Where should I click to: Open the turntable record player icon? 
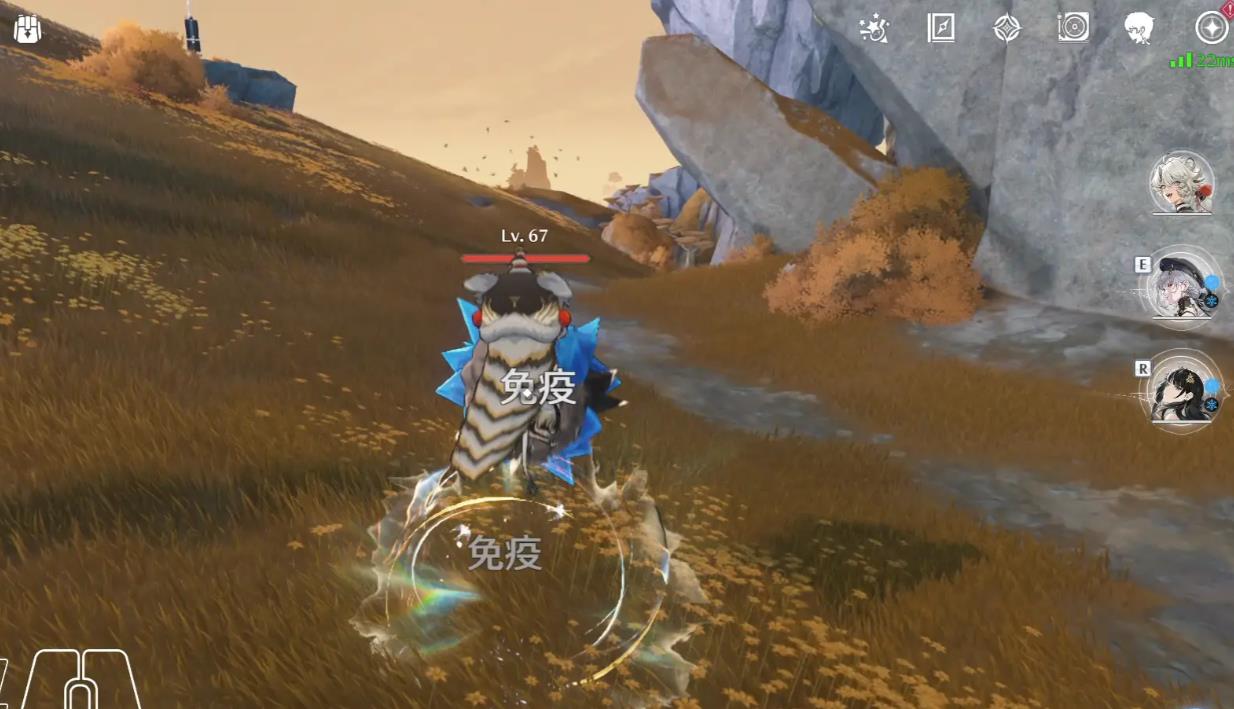1072,28
